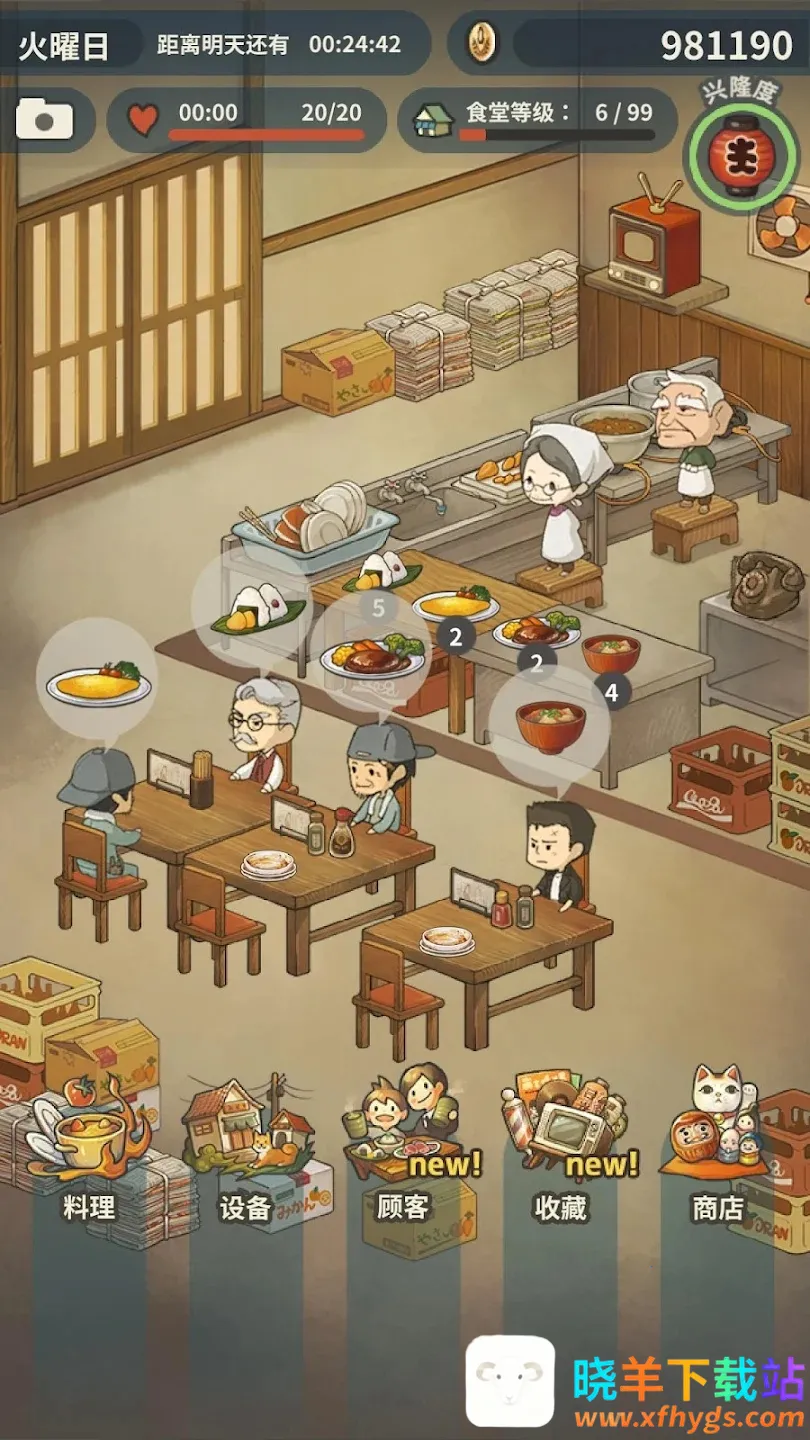Tap the heart stamina icon
This screenshot has height=1440, width=810.
tap(143, 120)
